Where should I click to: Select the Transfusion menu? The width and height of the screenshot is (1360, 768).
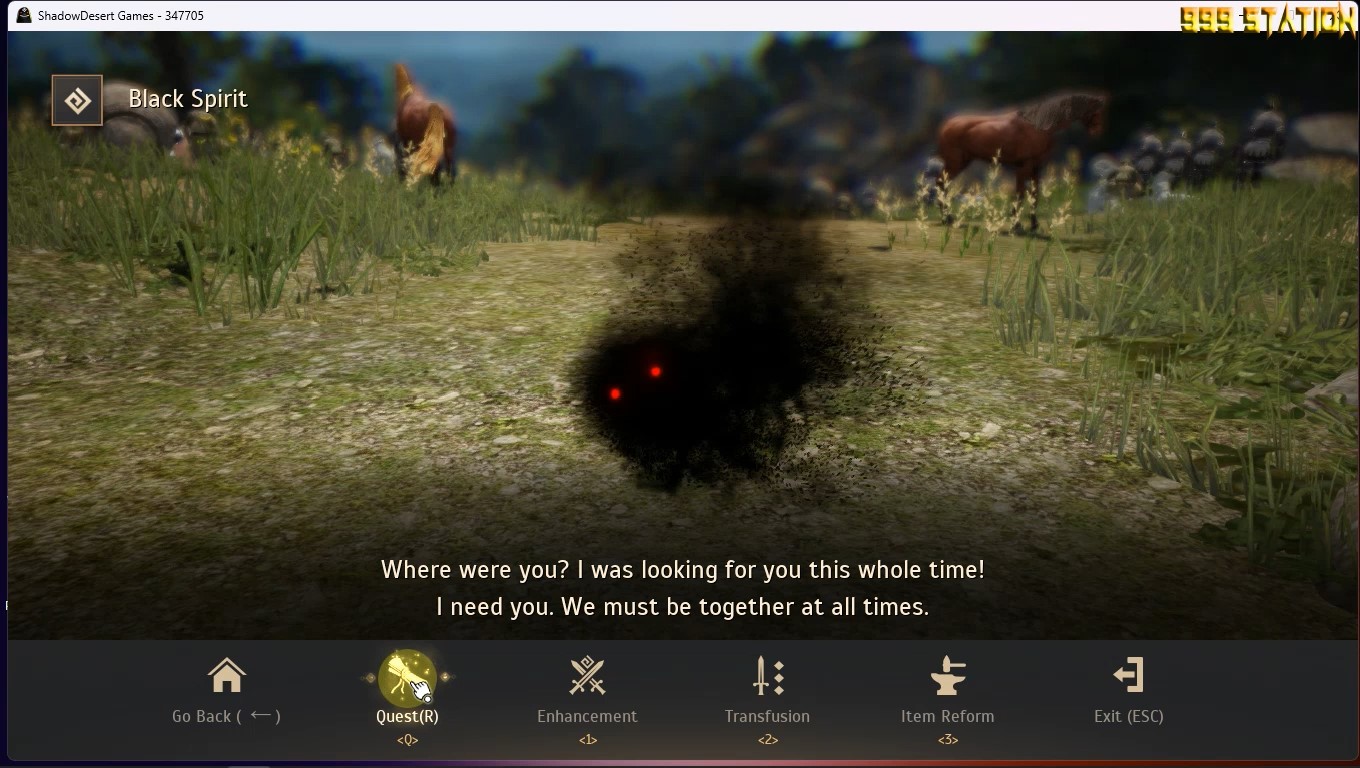point(767,690)
